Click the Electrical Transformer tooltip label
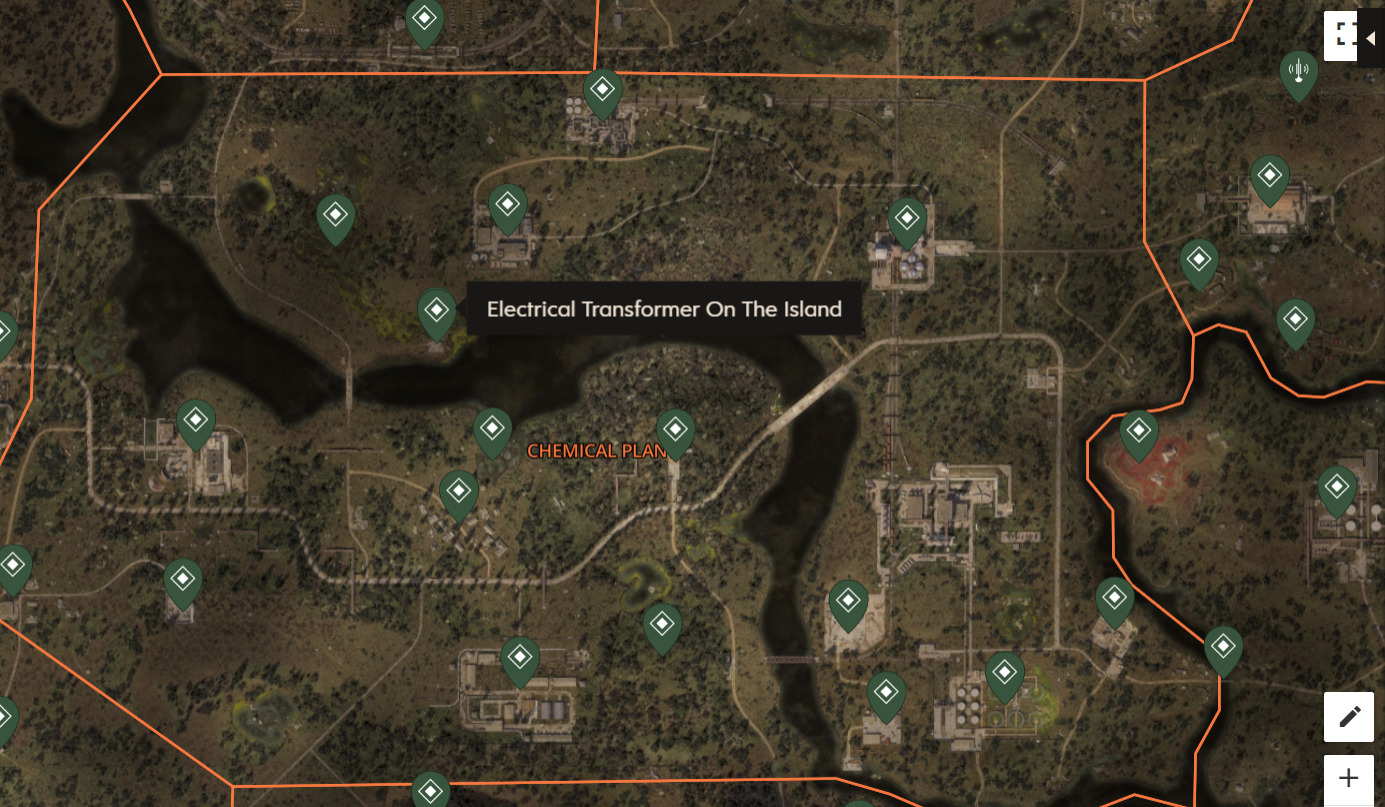Image resolution: width=1385 pixels, height=807 pixels. tap(664, 309)
